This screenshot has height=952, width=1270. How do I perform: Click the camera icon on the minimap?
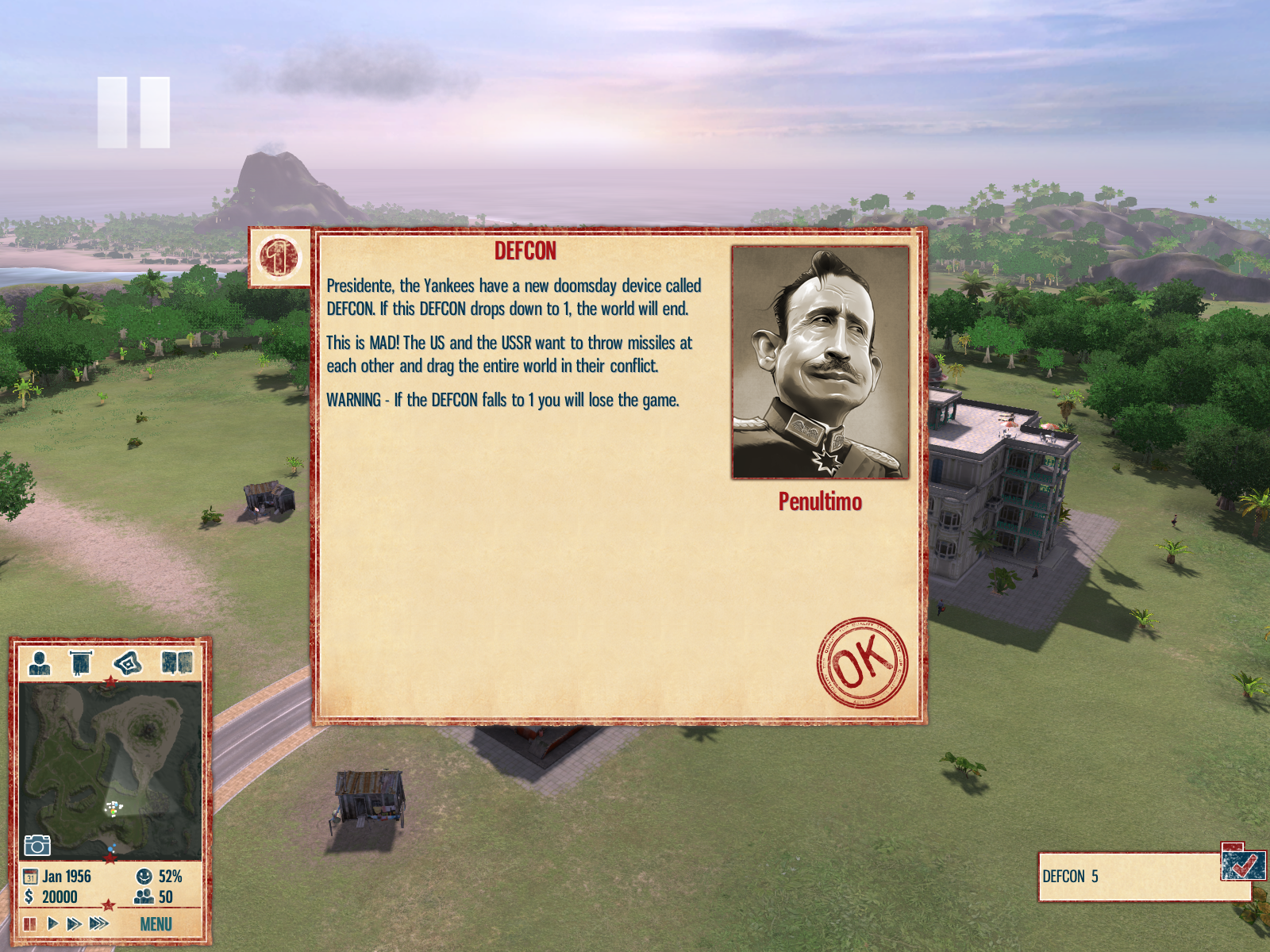pos(37,845)
